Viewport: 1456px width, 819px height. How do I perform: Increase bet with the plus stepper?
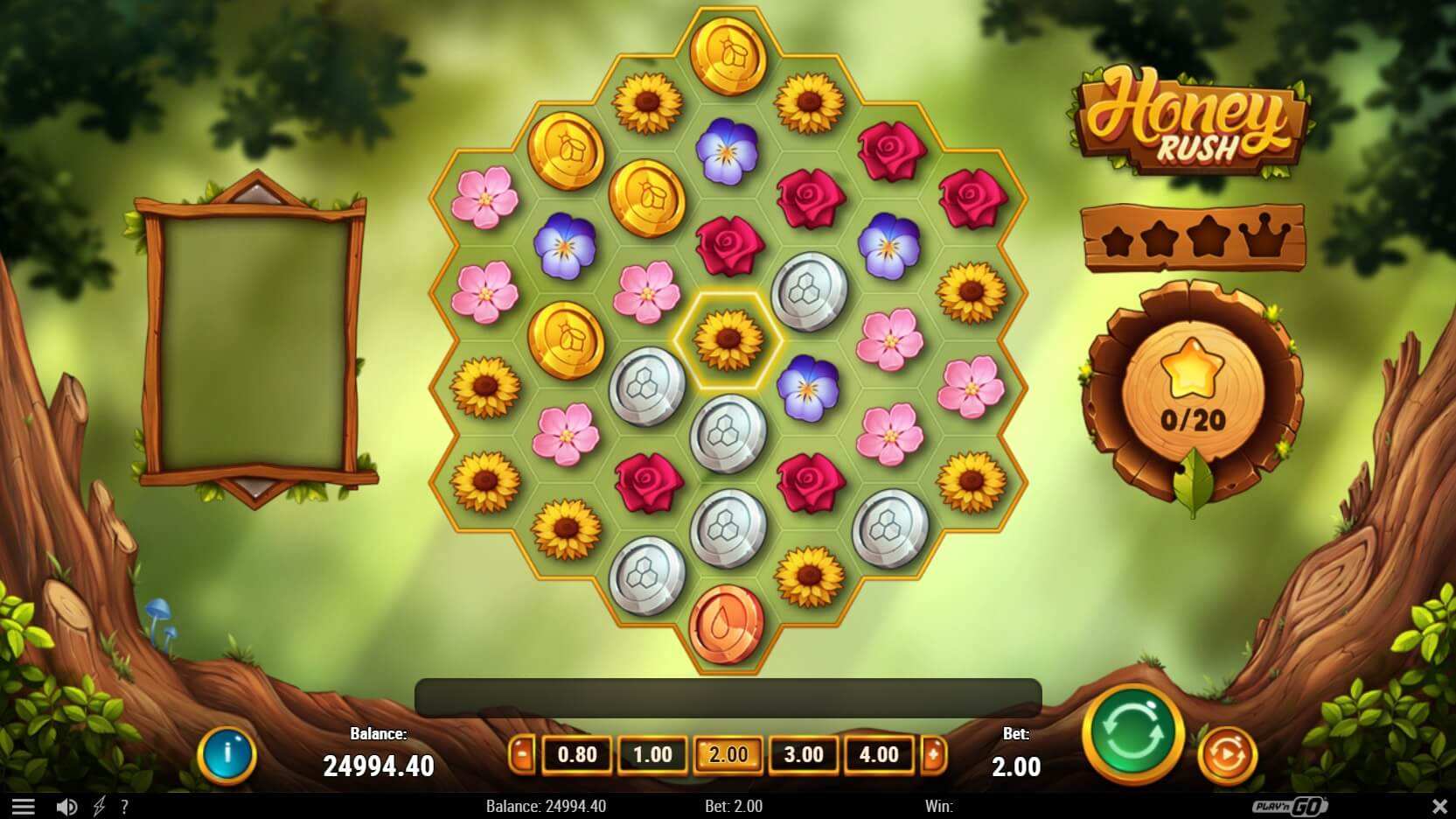pos(933,753)
